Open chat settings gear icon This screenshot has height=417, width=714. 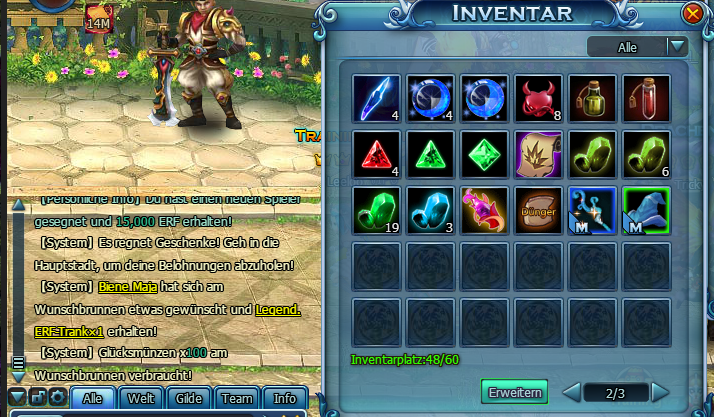click(57, 398)
